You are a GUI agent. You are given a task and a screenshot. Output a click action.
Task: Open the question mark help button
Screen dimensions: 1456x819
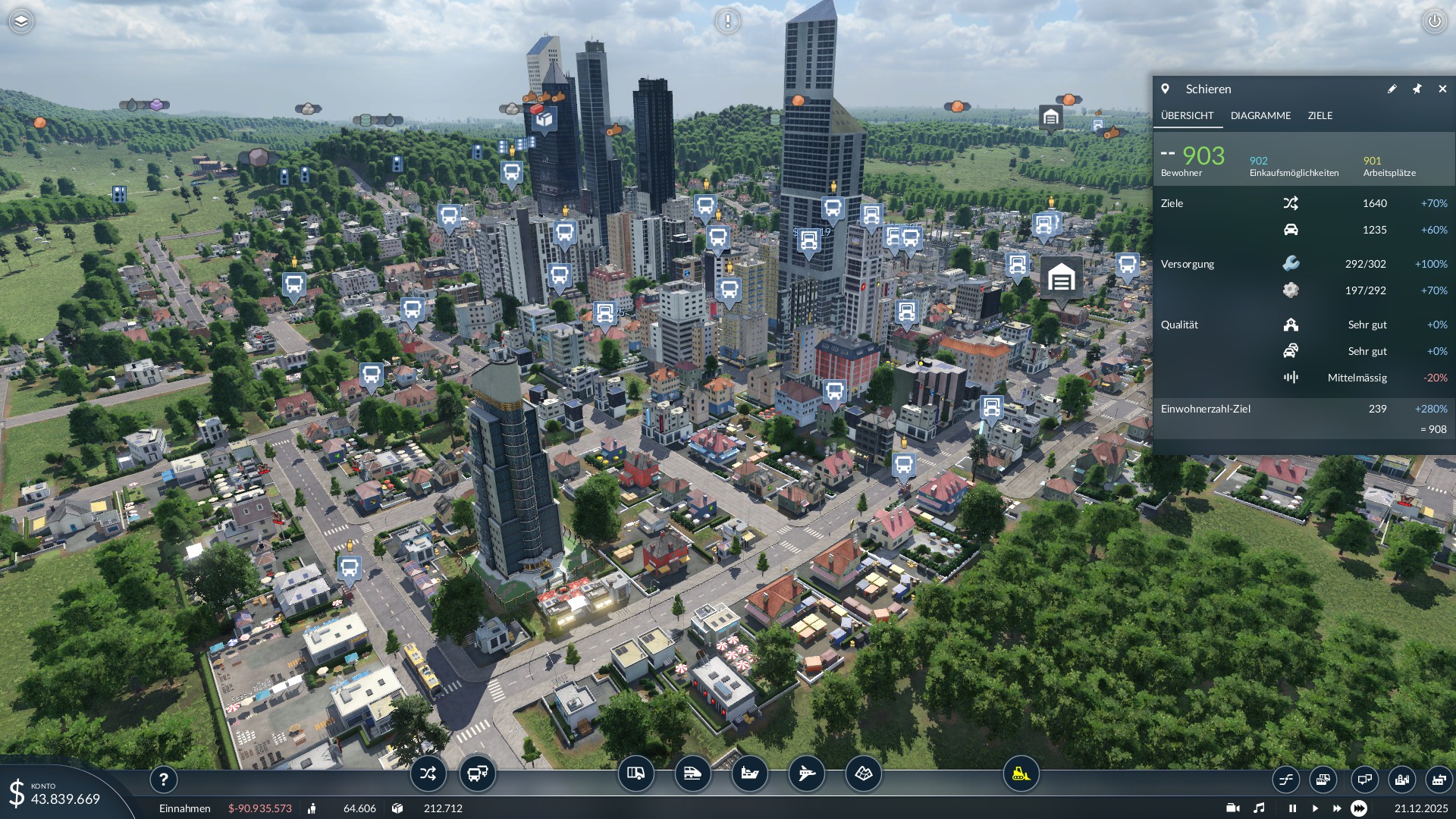(x=163, y=779)
